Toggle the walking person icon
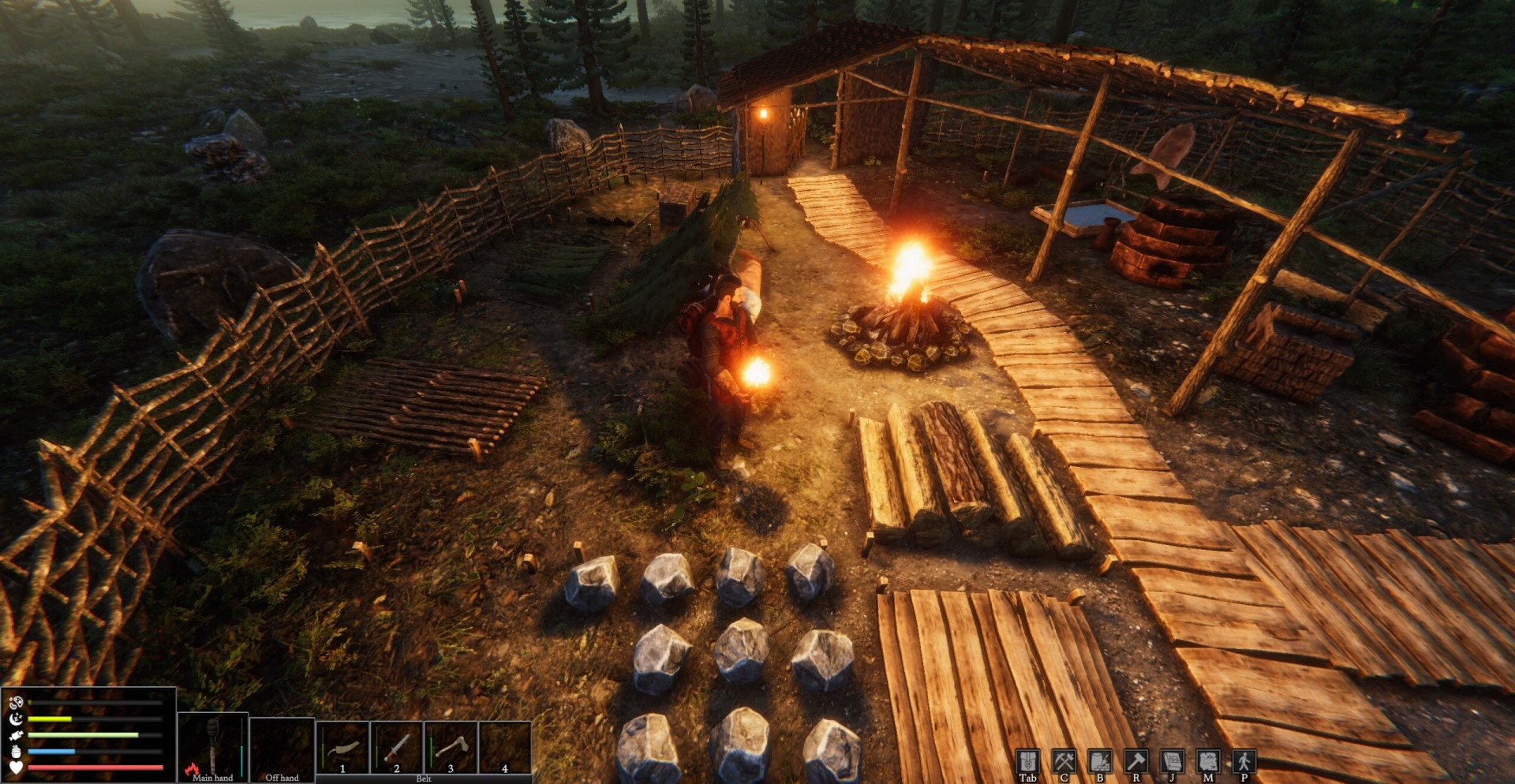Image resolution: width=1515 pixels, height=784 pixels. (x=1244, y=761)
